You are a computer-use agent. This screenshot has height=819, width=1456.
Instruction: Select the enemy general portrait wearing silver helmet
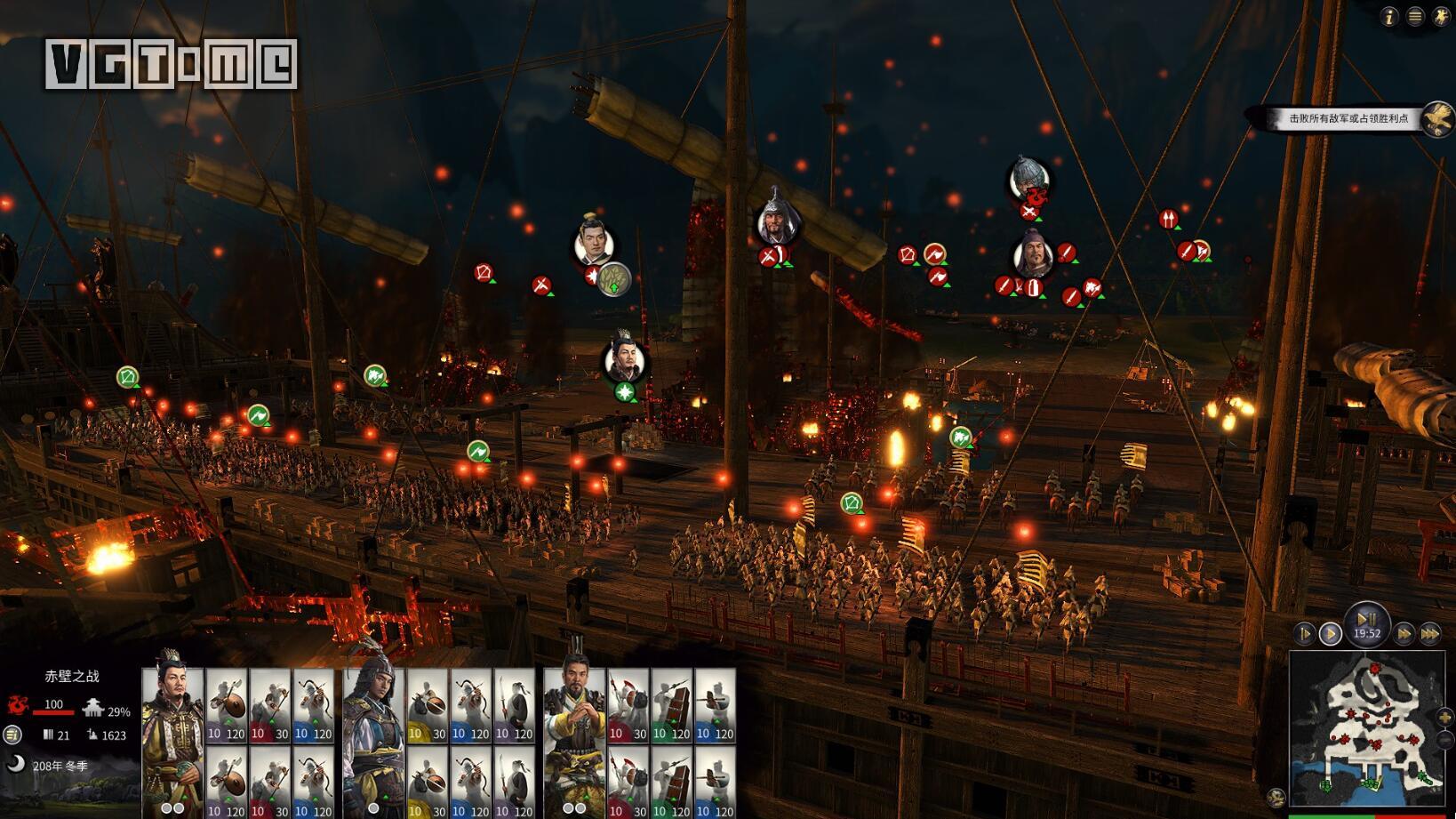pos(1029,178)
